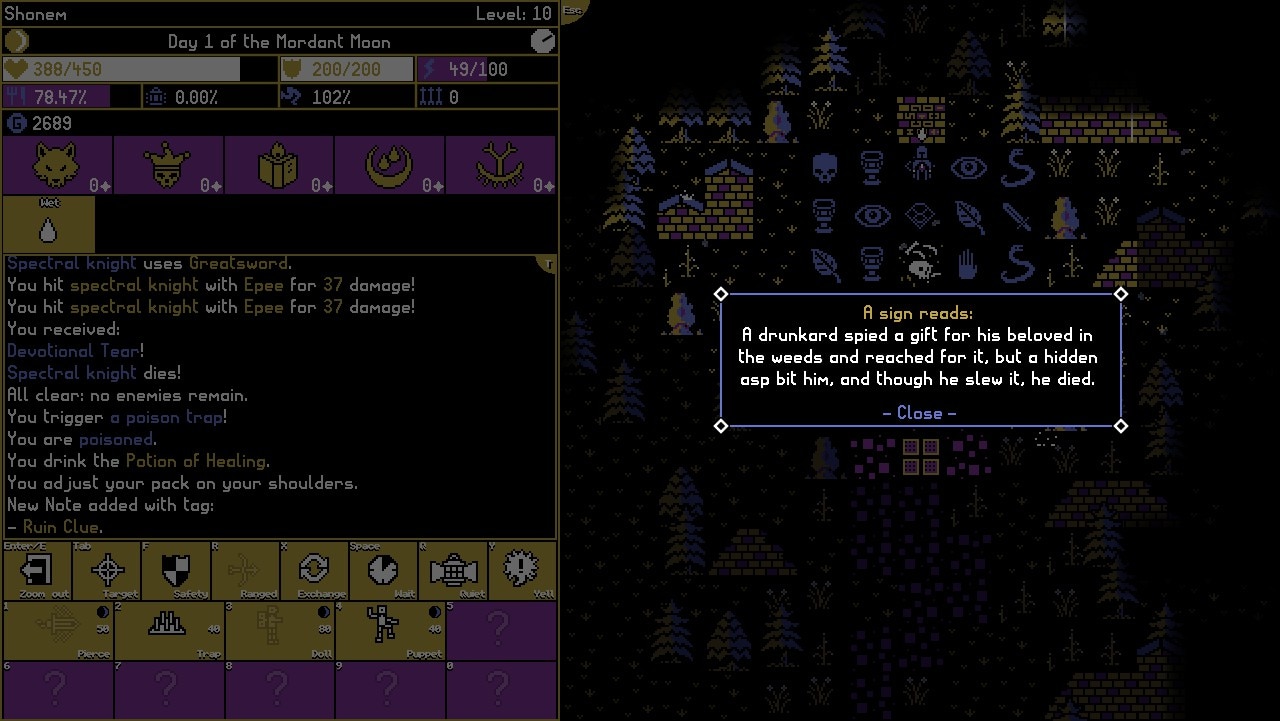Click the crescent moon droplets attribute tile

[390, 165]
